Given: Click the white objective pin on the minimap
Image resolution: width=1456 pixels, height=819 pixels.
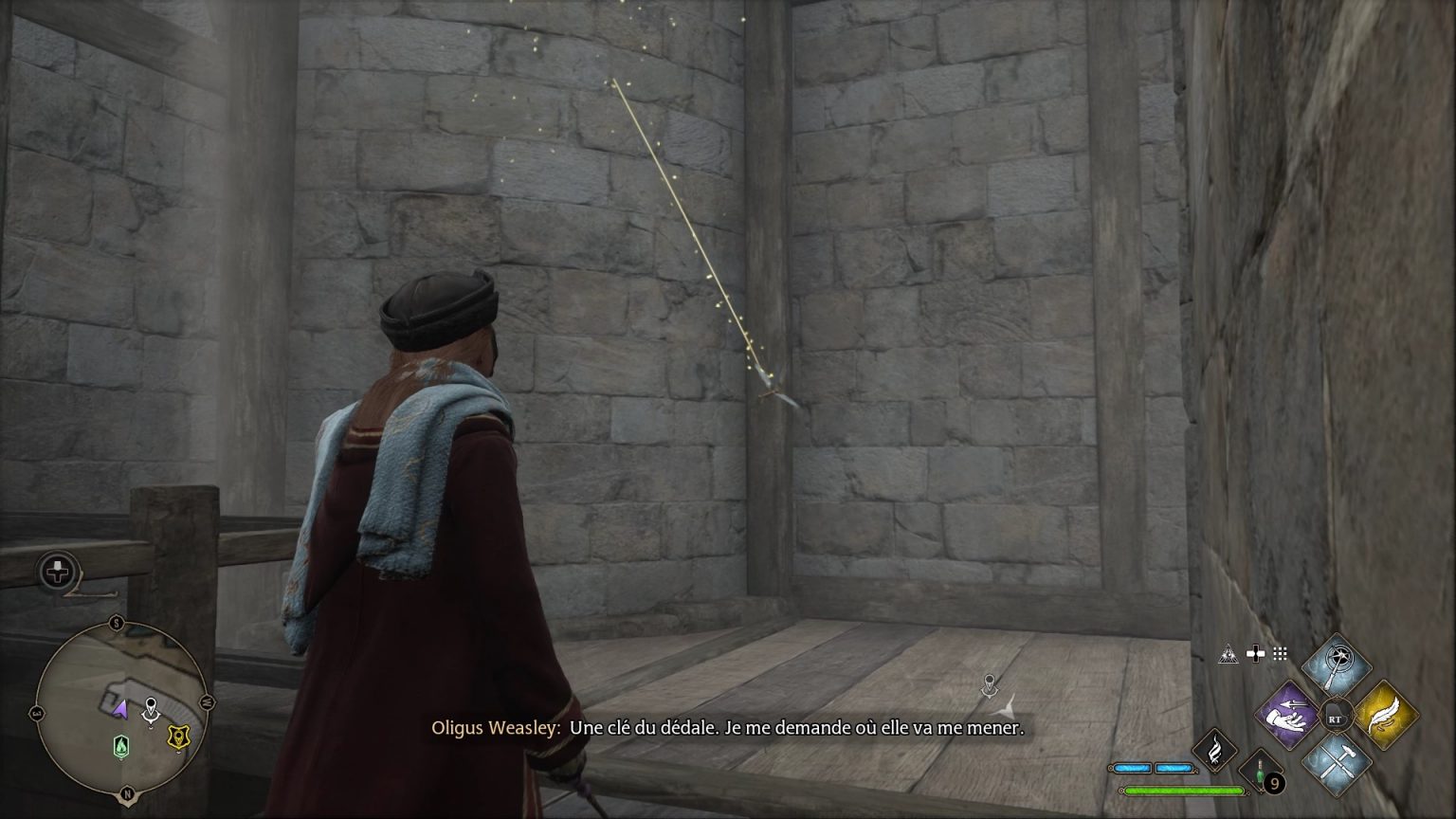Looking at the screenshot, I should coord(152,709).
